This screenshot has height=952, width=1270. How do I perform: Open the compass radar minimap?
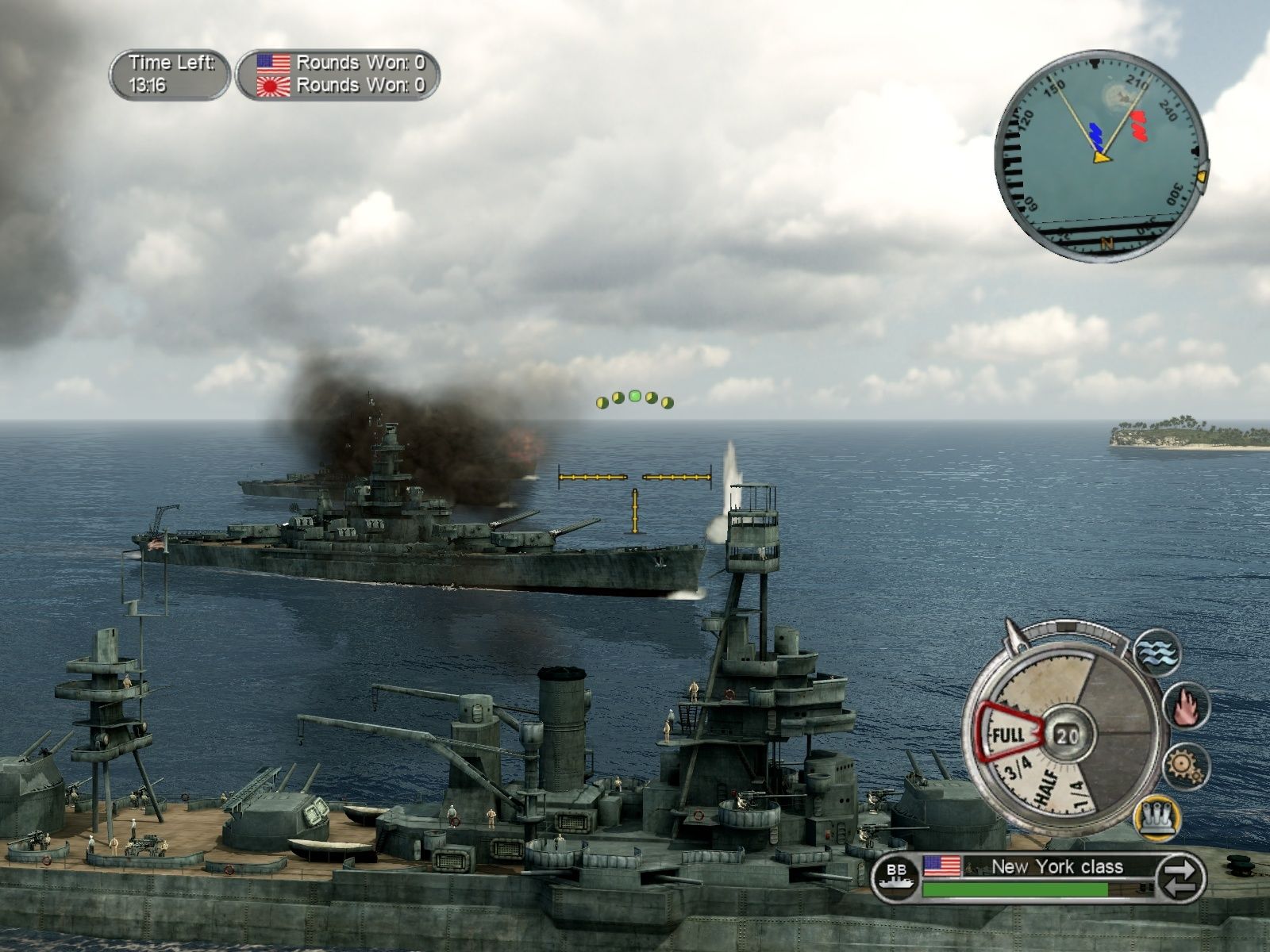tap(1100, 156)
